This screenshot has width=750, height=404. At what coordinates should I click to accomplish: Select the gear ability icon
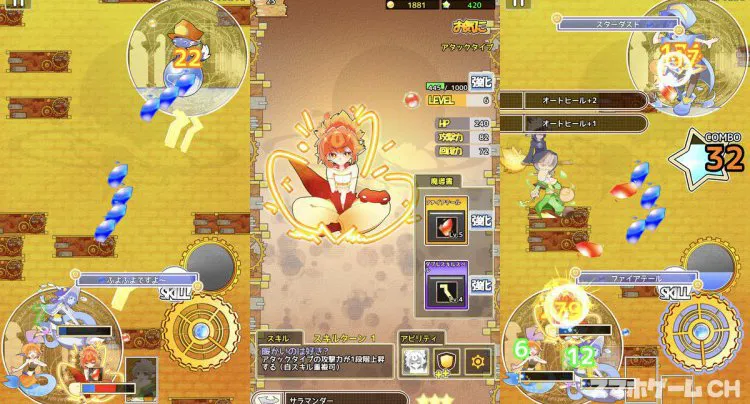click(479, 360)
